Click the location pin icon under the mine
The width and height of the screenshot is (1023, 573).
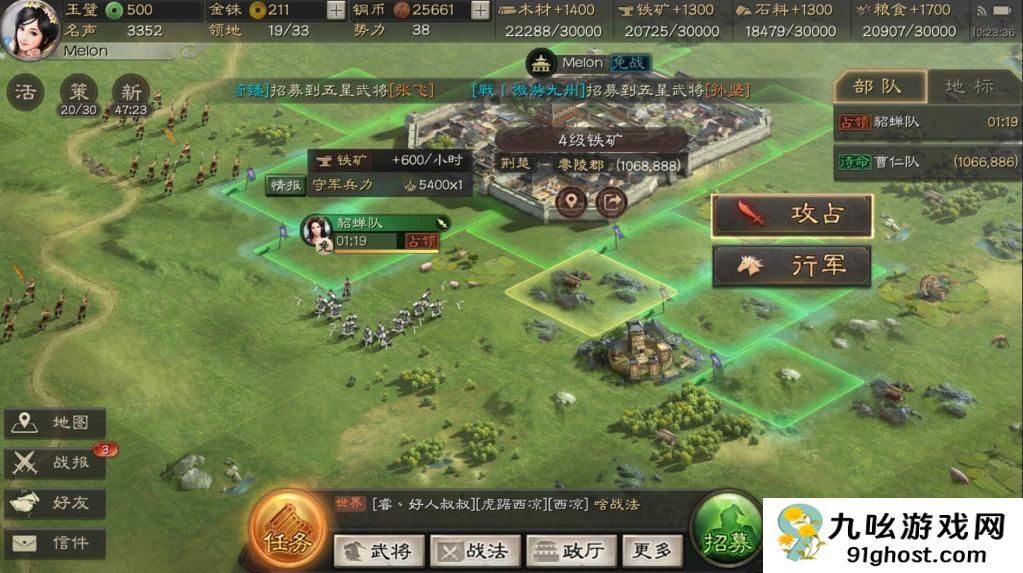click(571, 202)
